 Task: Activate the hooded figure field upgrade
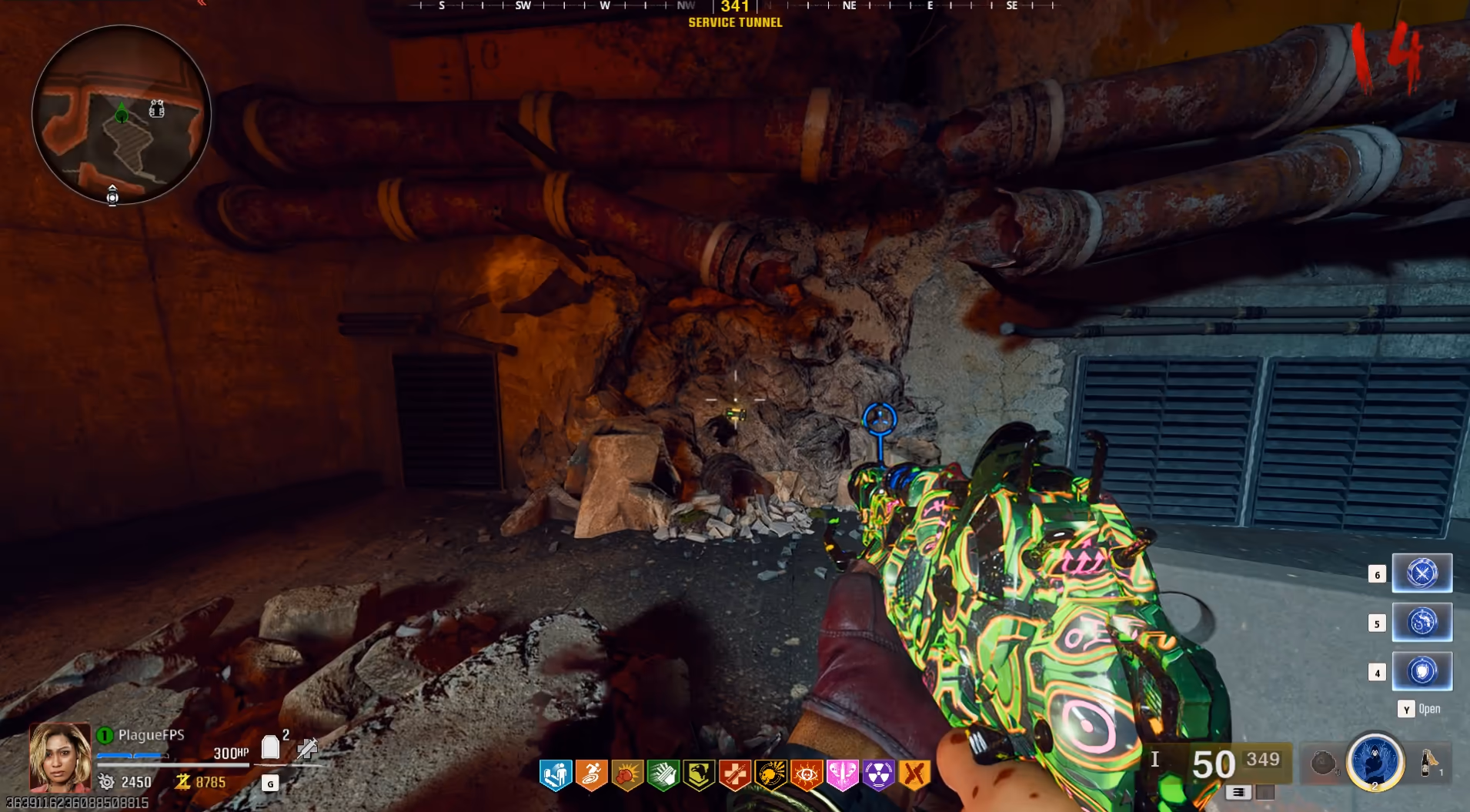tap(1375, 761)
